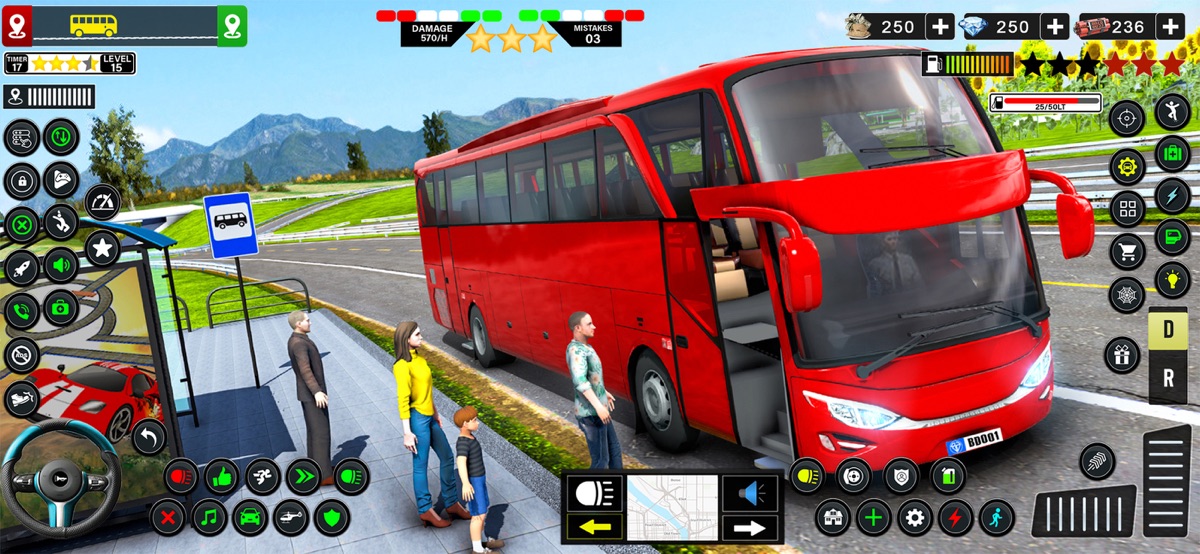
Task: Activate the yellow left turn arrow
Action: pyautogui.click(x=594, y=527)
